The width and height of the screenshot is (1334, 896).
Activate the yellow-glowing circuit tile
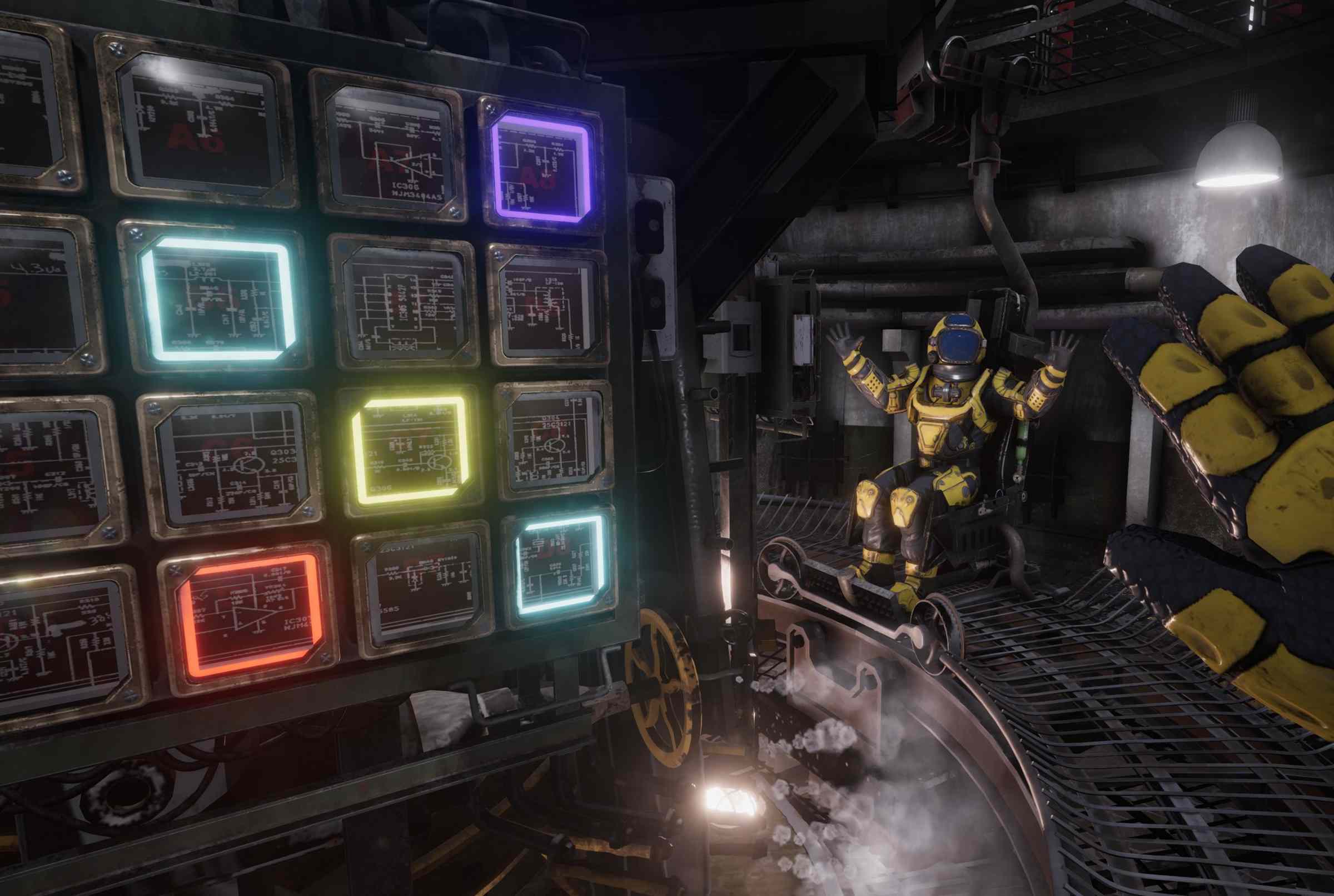pos(409,450)
